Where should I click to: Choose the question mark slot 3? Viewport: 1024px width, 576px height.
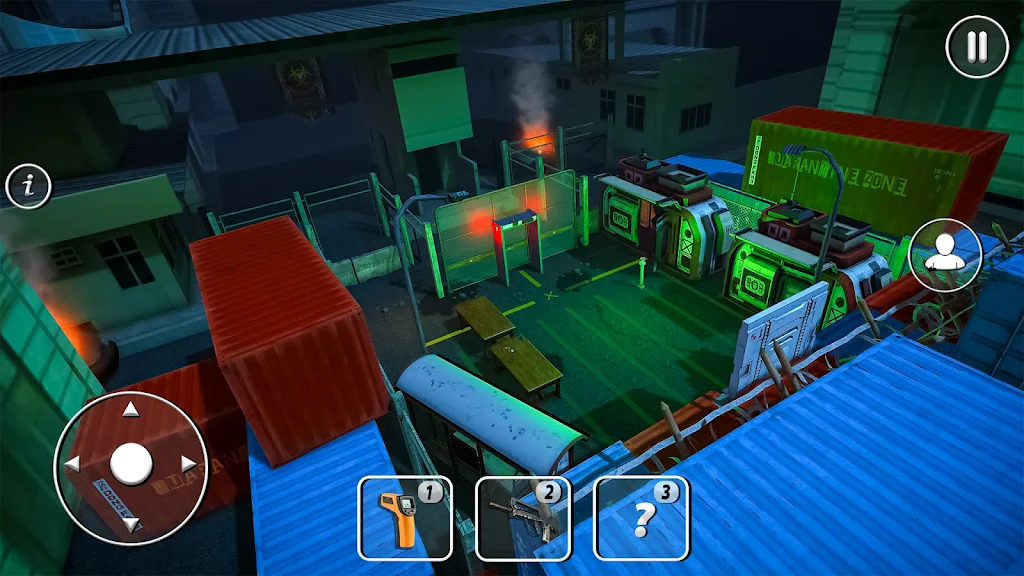click(640, 518)
